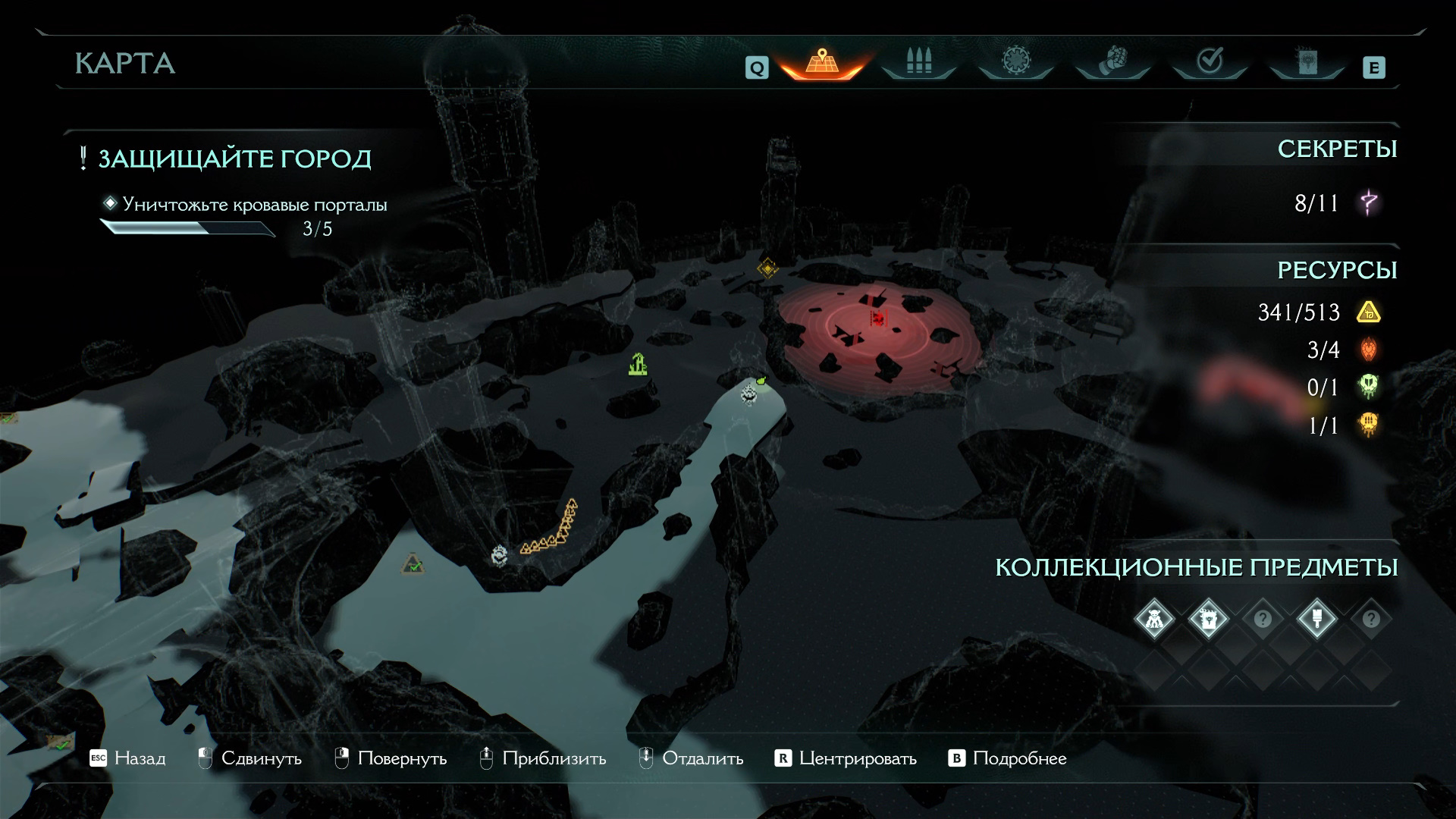Switch to the flaming codex book tab
This screenshot has width=1456, height=819.
pyautogui.click(x=1307, y=62)
